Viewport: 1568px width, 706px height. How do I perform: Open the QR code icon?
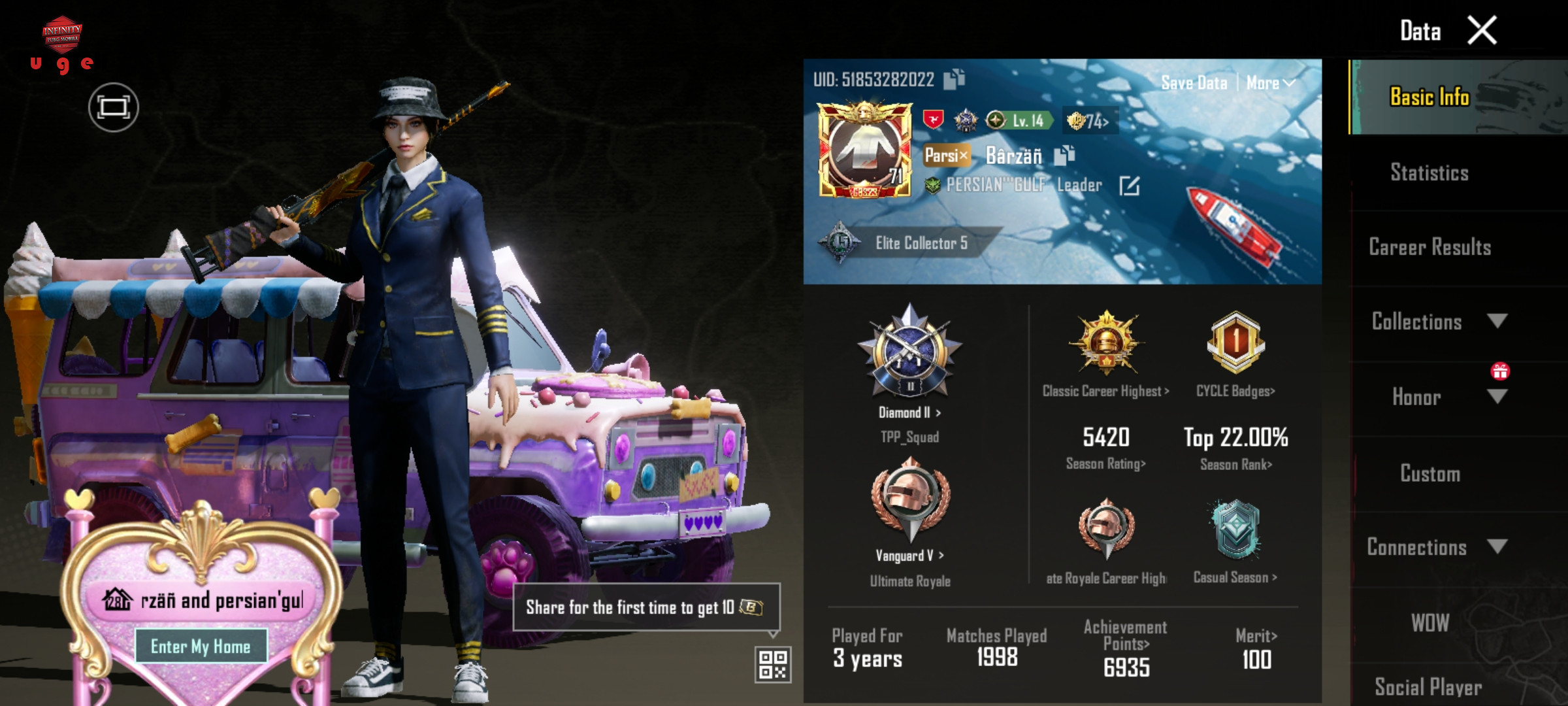coord(773,664)
